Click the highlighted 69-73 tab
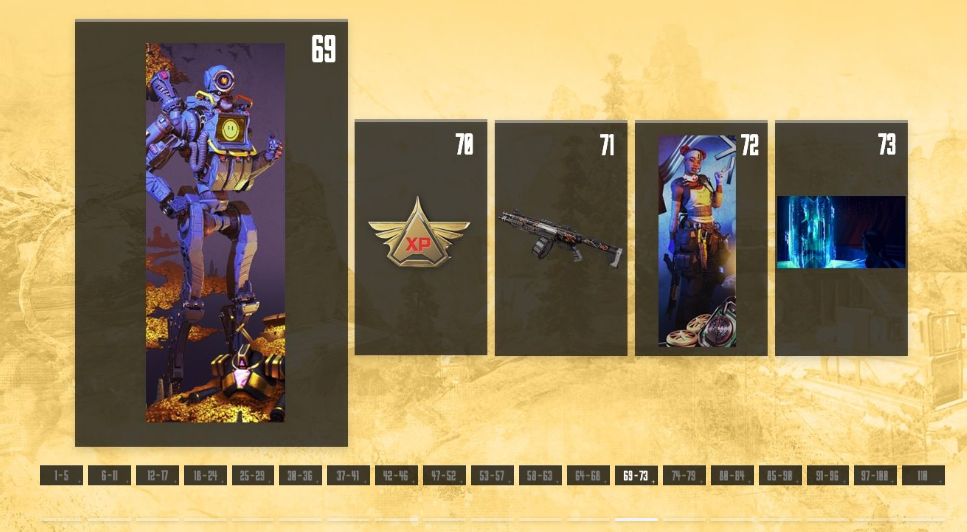Image resolution: width=967 pixels, height=532 pixels. pyautogui.click(x=636, y=476)
